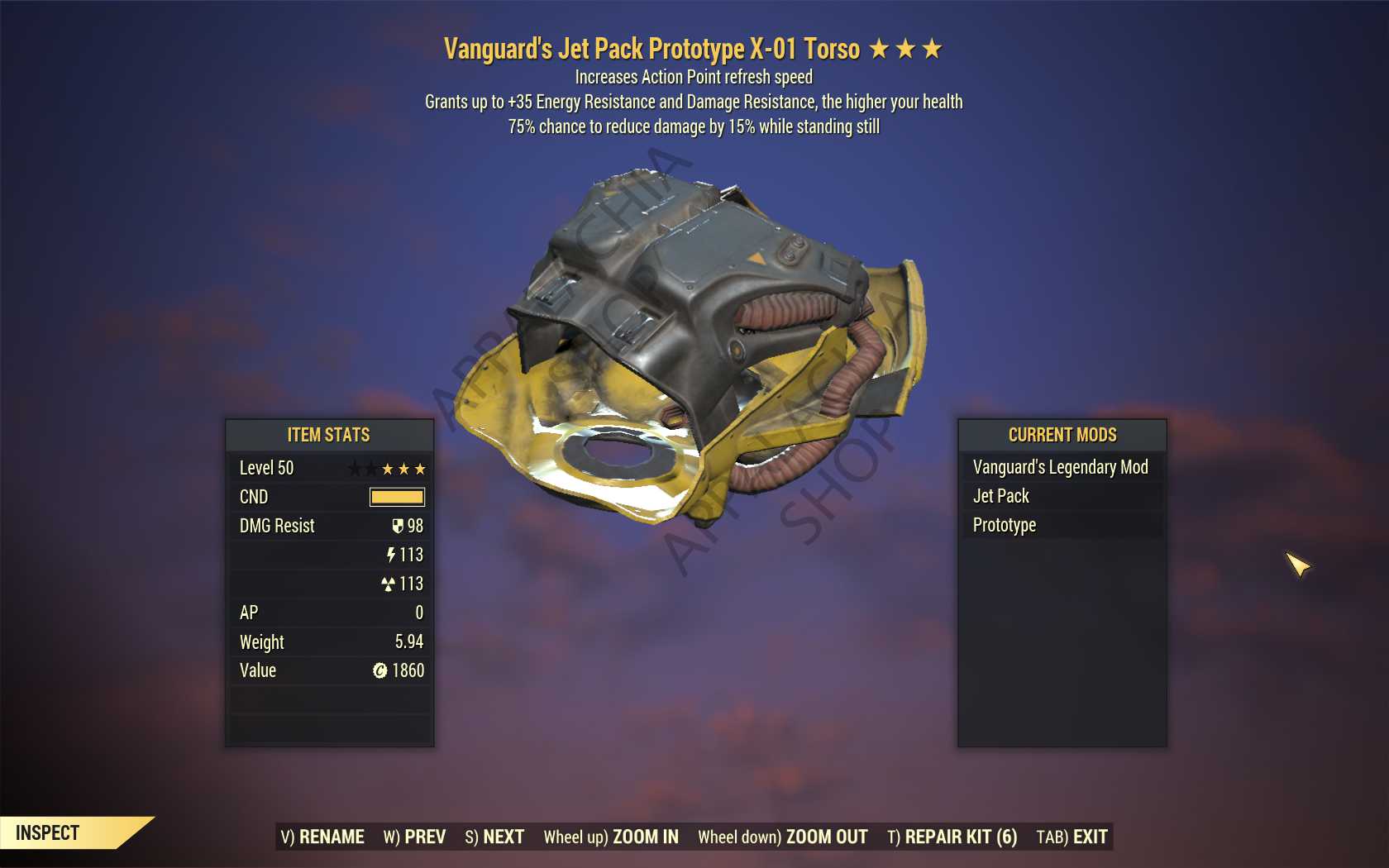1389x868 pixels.
Task: Rename the item with the RENAME button
Action: (x=322, y=837)
